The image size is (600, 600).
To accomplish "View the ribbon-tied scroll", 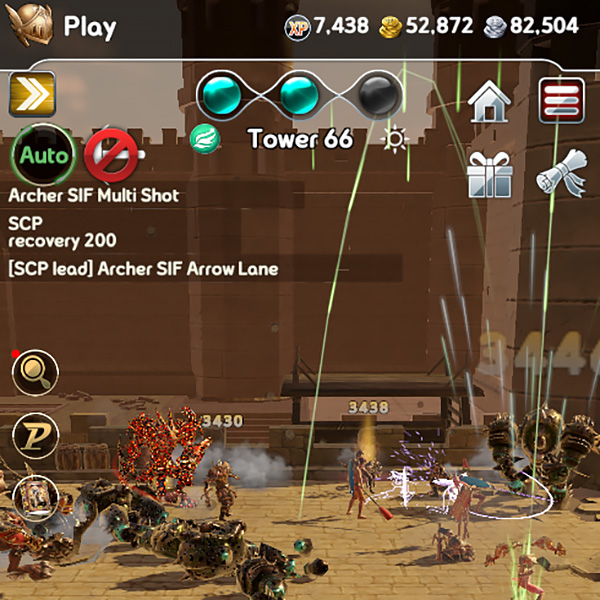I will click(560, 177).
